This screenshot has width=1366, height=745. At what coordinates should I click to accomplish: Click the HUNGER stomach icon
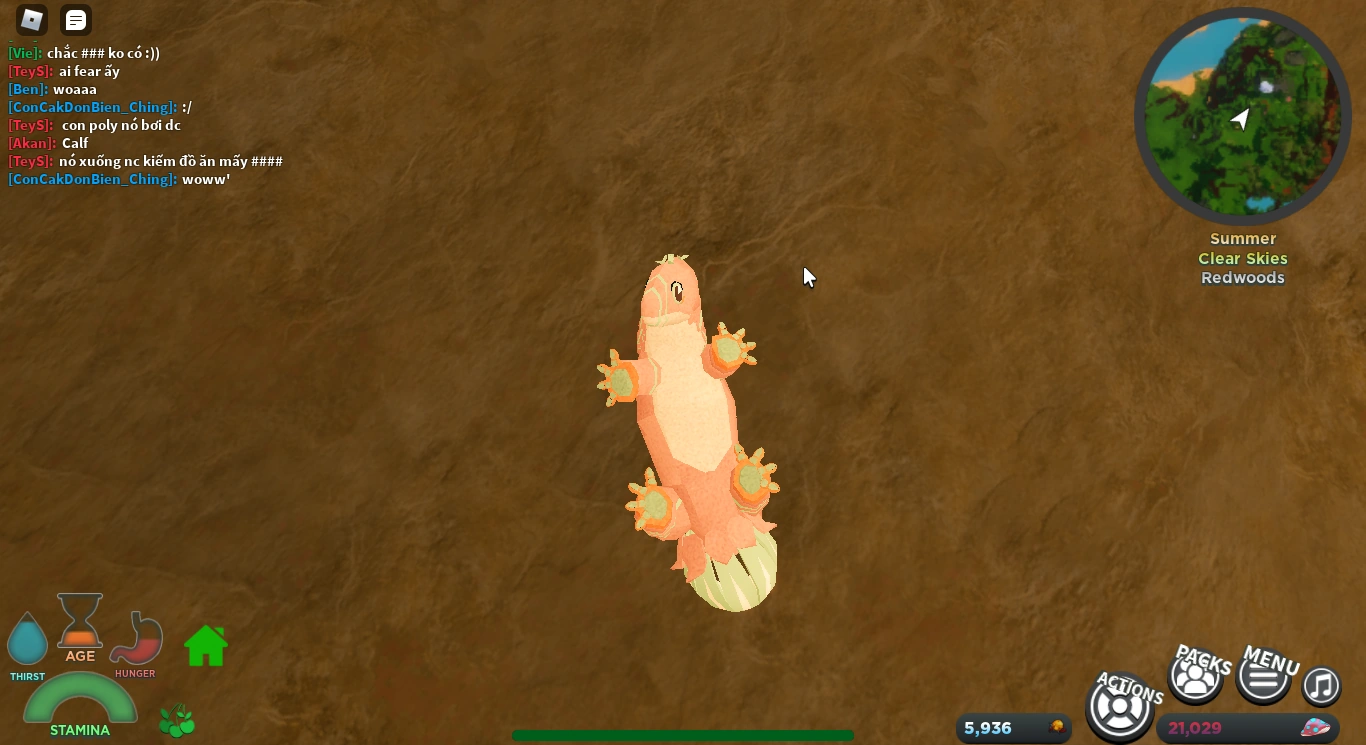click(135, 640)
